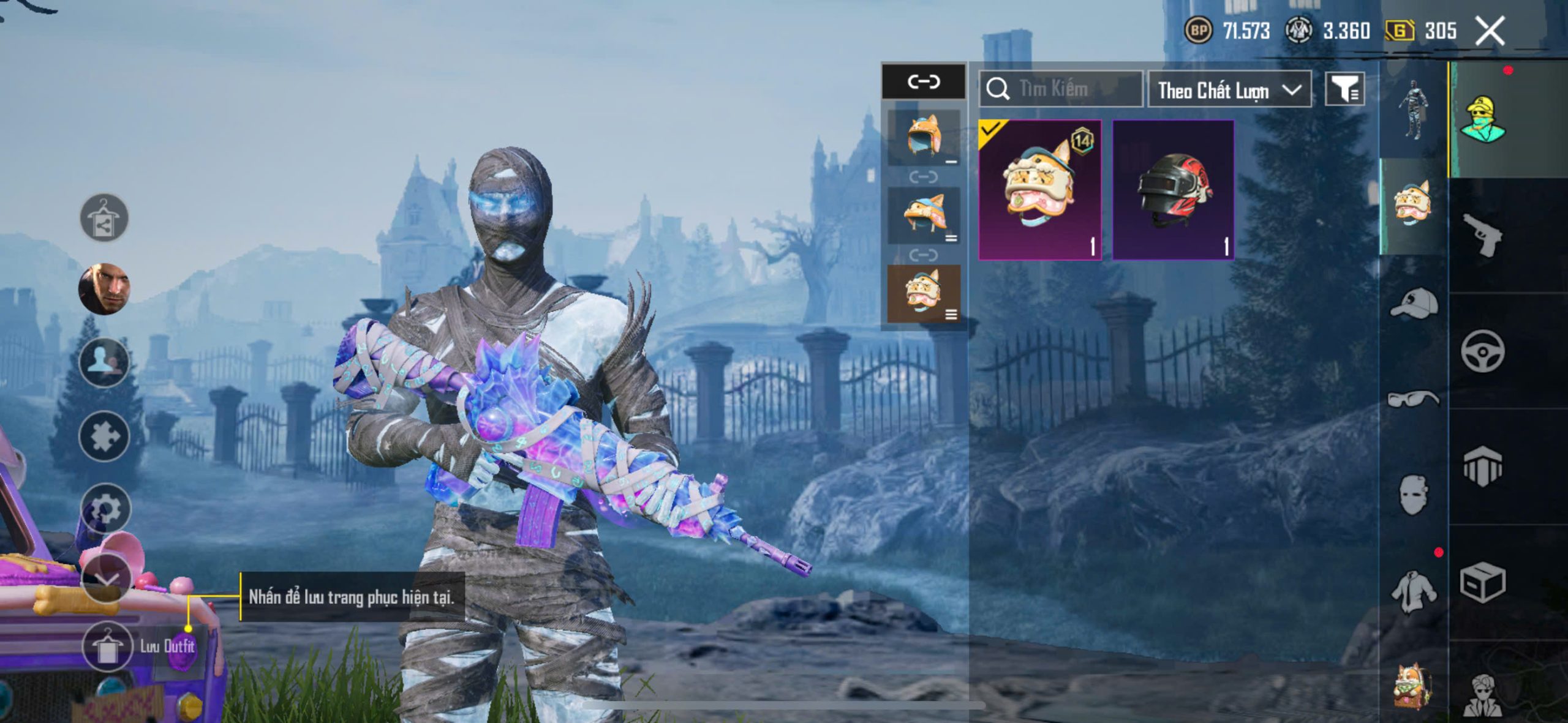The height and width of the screenshot is (723, 1568).
Task: Switch to the pistol weapons category
Action: click(x=1482, y=234)
